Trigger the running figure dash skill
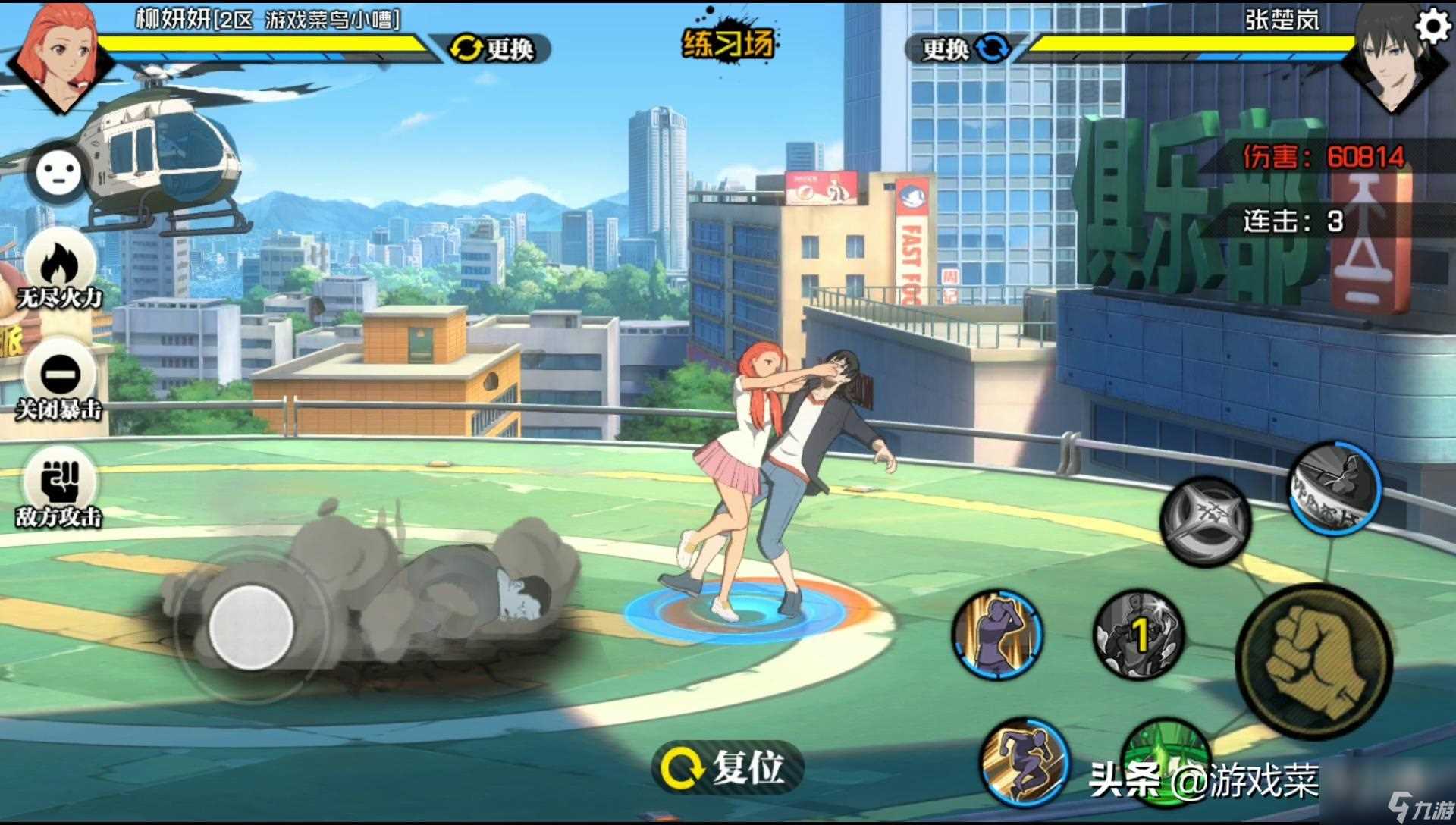This screenshot has height=825, width=1456. [1024, 762]
